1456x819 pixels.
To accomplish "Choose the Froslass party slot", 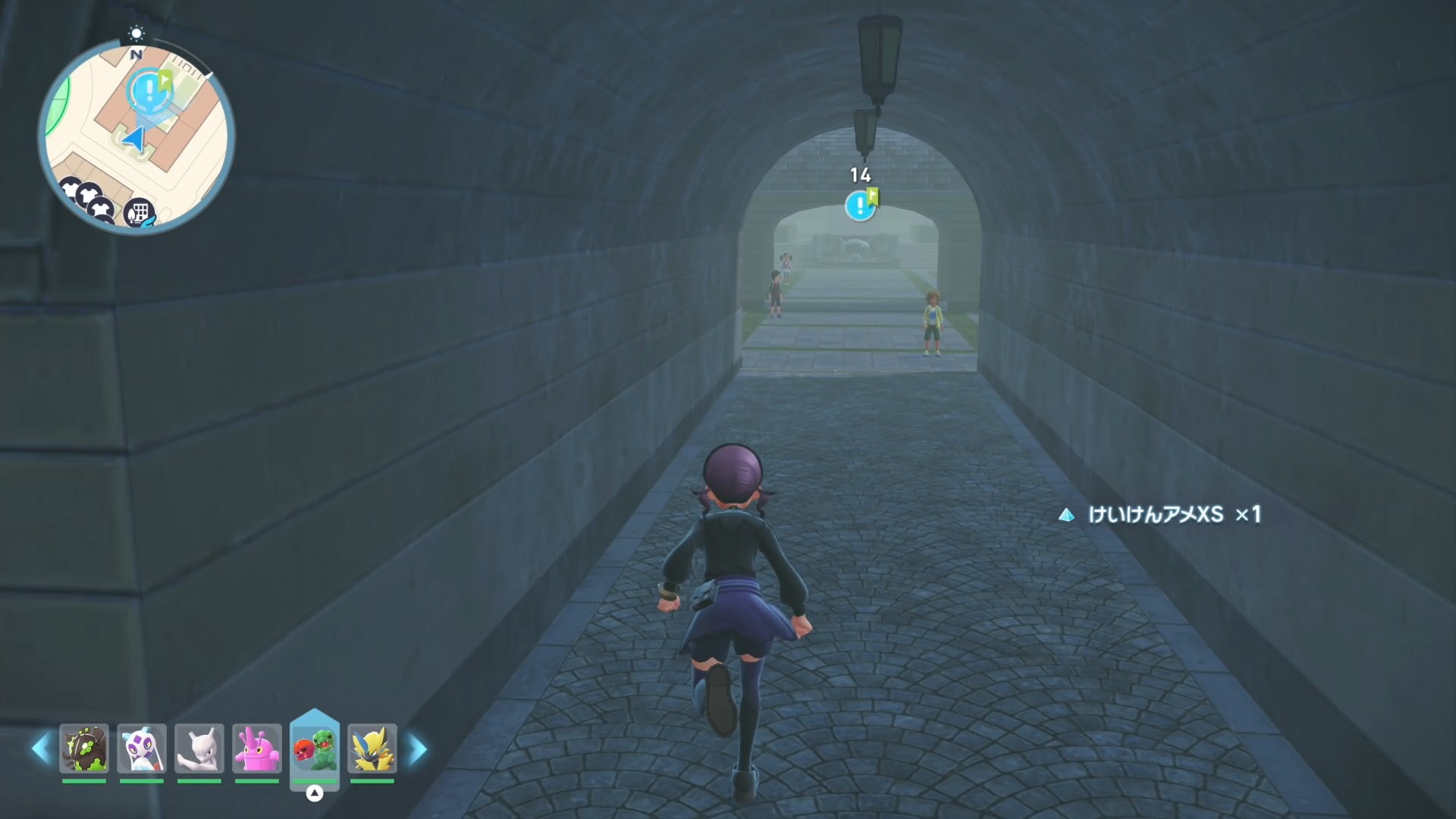I will 142,748.
